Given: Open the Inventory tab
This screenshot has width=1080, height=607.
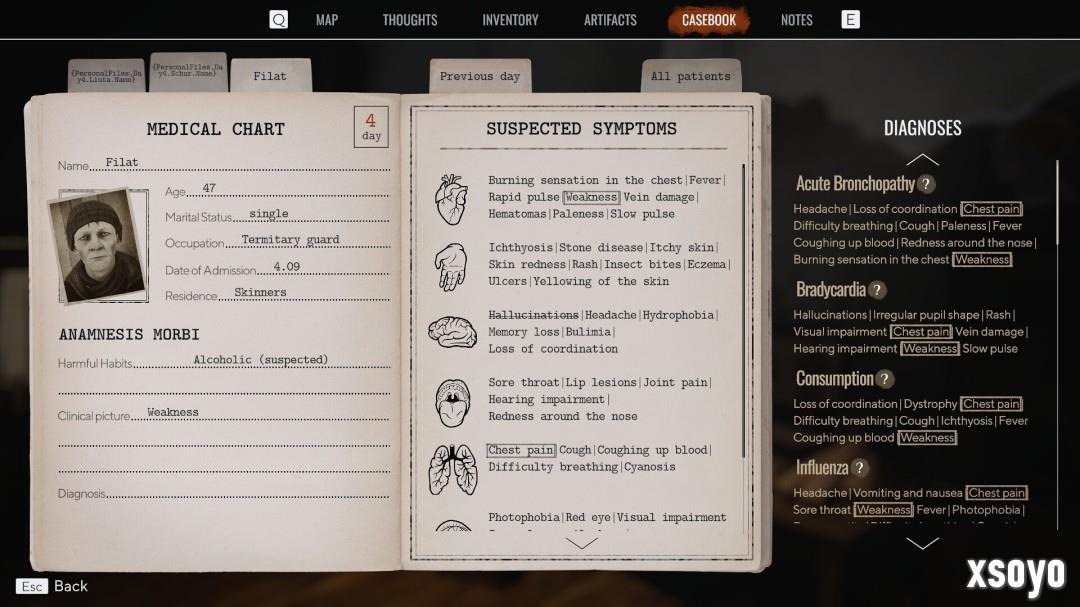Looking at the screenshot, I should (x=510, y=20).
